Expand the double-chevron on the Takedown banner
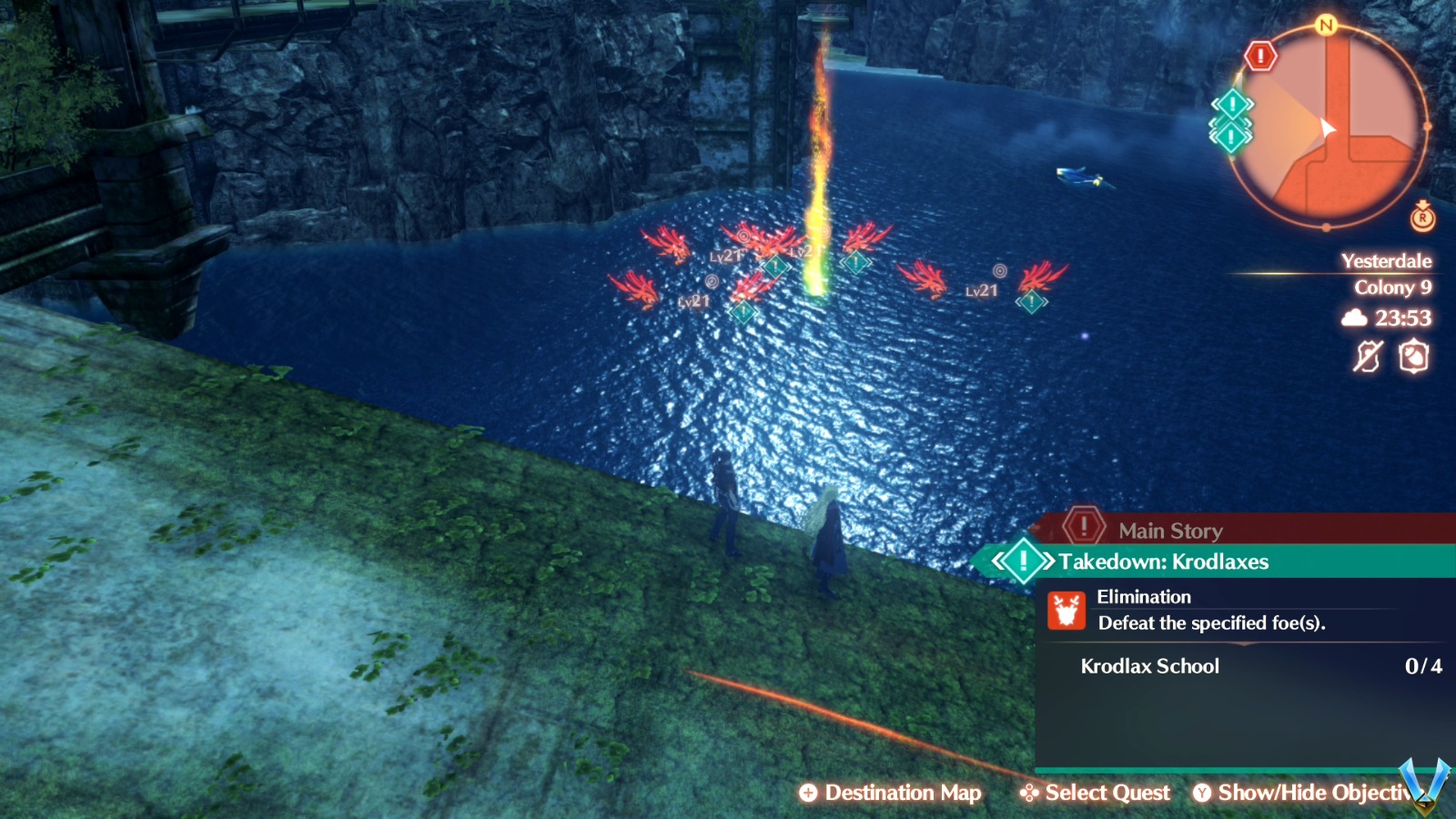The image size is (1456, 819). (x=1001, y=561)
